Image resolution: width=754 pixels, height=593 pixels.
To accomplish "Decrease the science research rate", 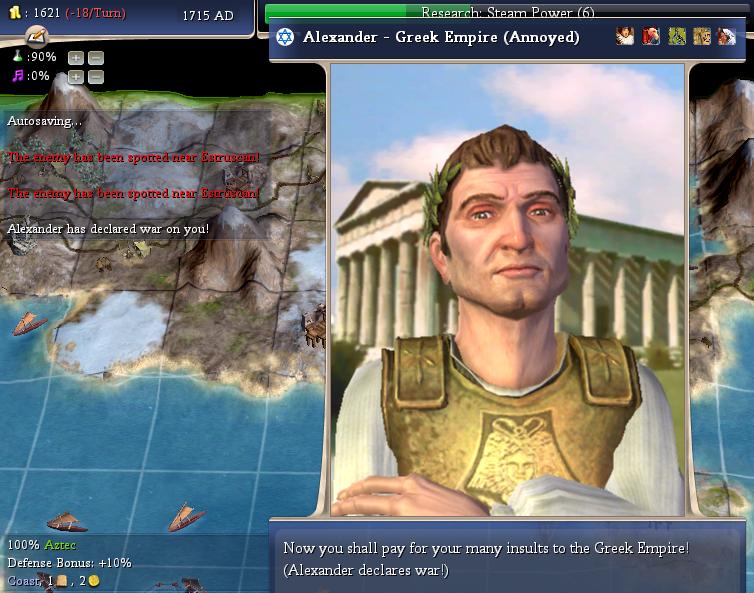I will pos(95,58).
